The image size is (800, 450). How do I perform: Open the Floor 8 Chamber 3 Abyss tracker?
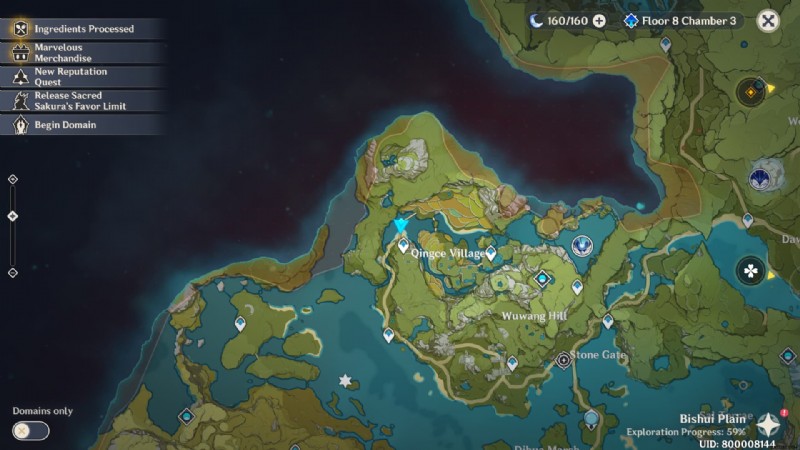pyautogui.click(x=680, y=21)
